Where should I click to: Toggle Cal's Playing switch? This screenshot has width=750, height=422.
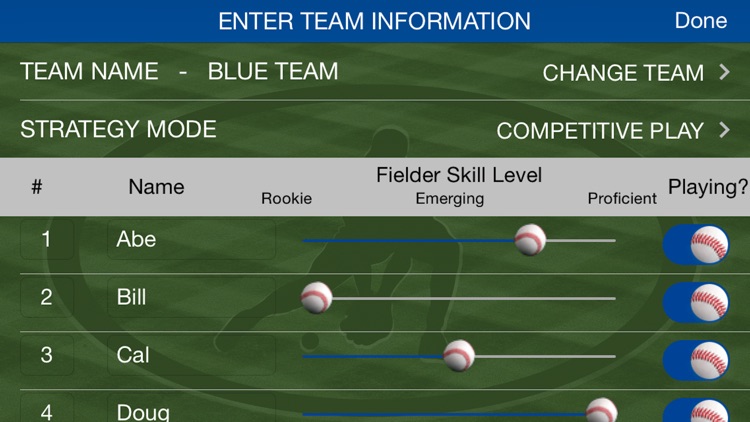(x=696, y=359)
